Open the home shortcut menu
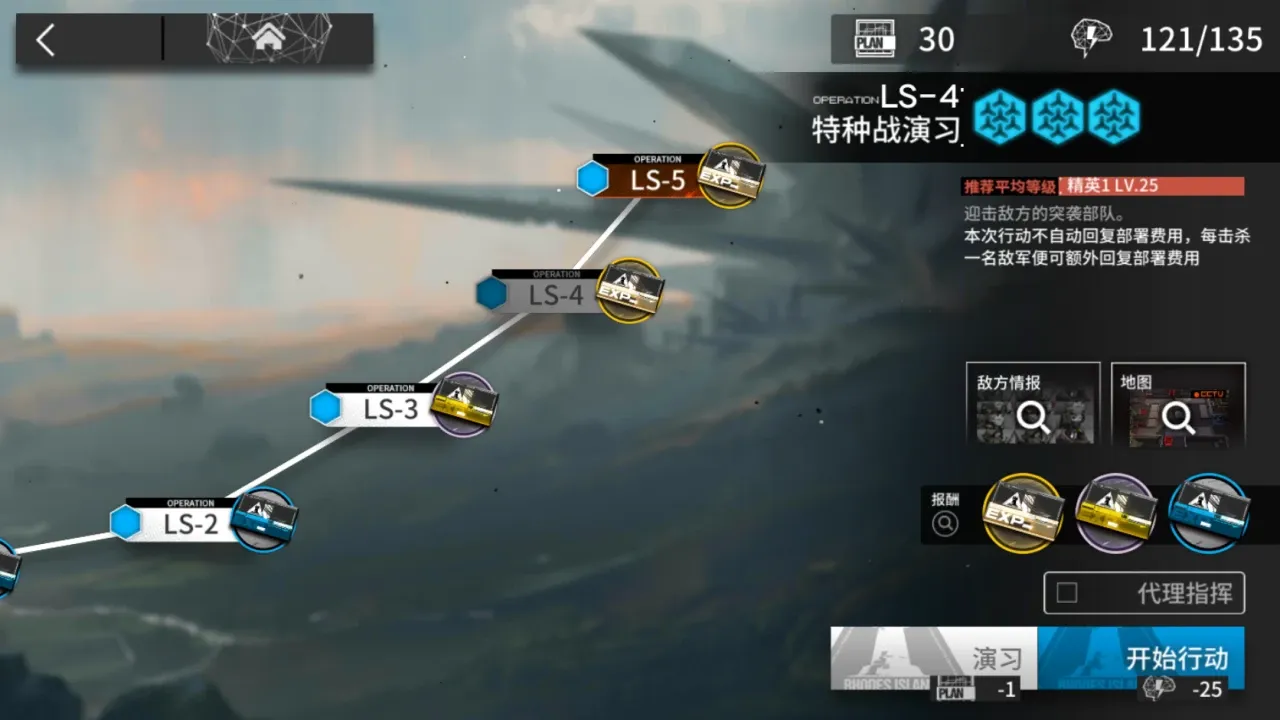The width and height of the screenshot is (1280, 720). click(267, 39)
